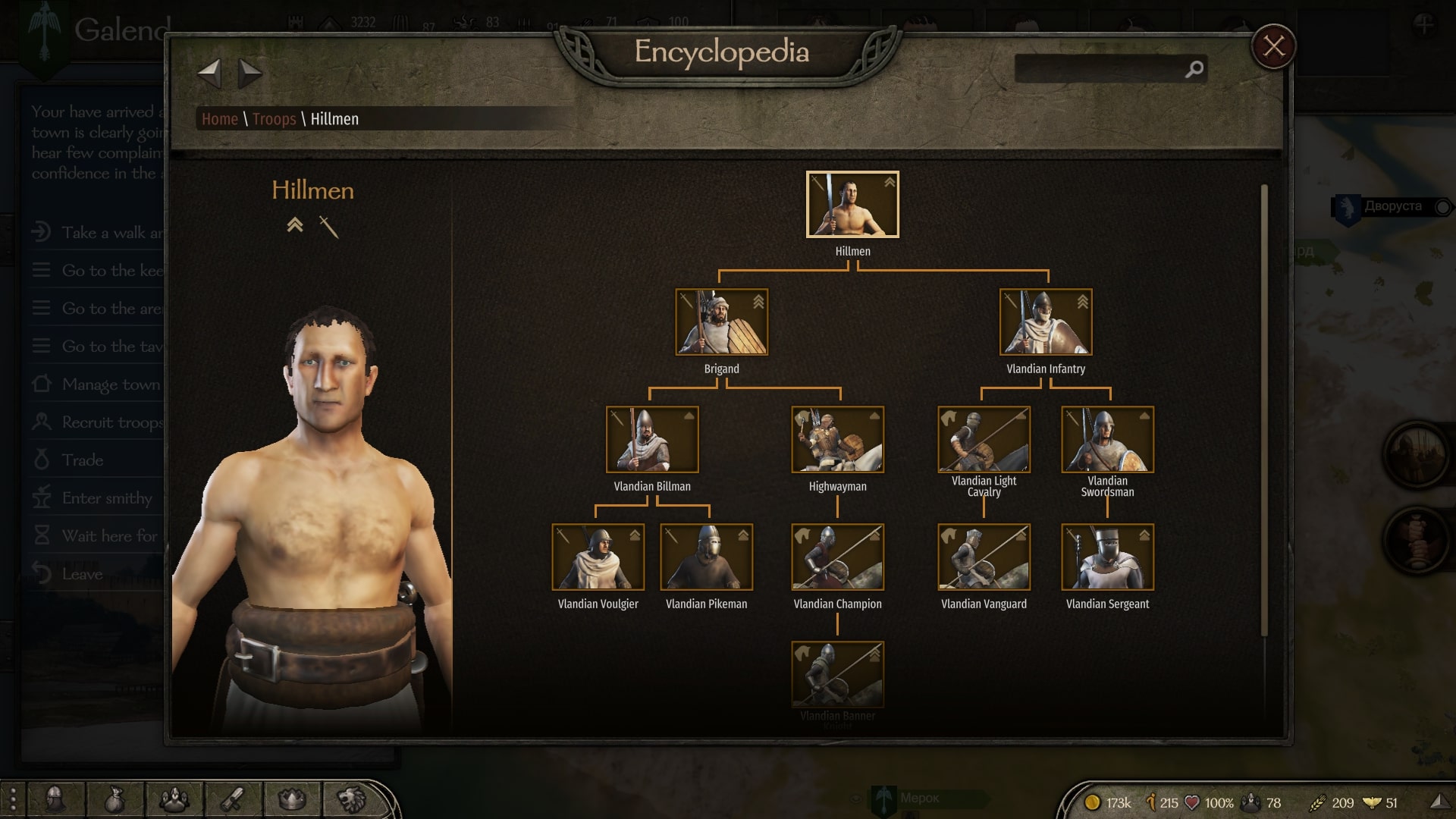View the Vlandian Champion troop

[x=837, y=557]
